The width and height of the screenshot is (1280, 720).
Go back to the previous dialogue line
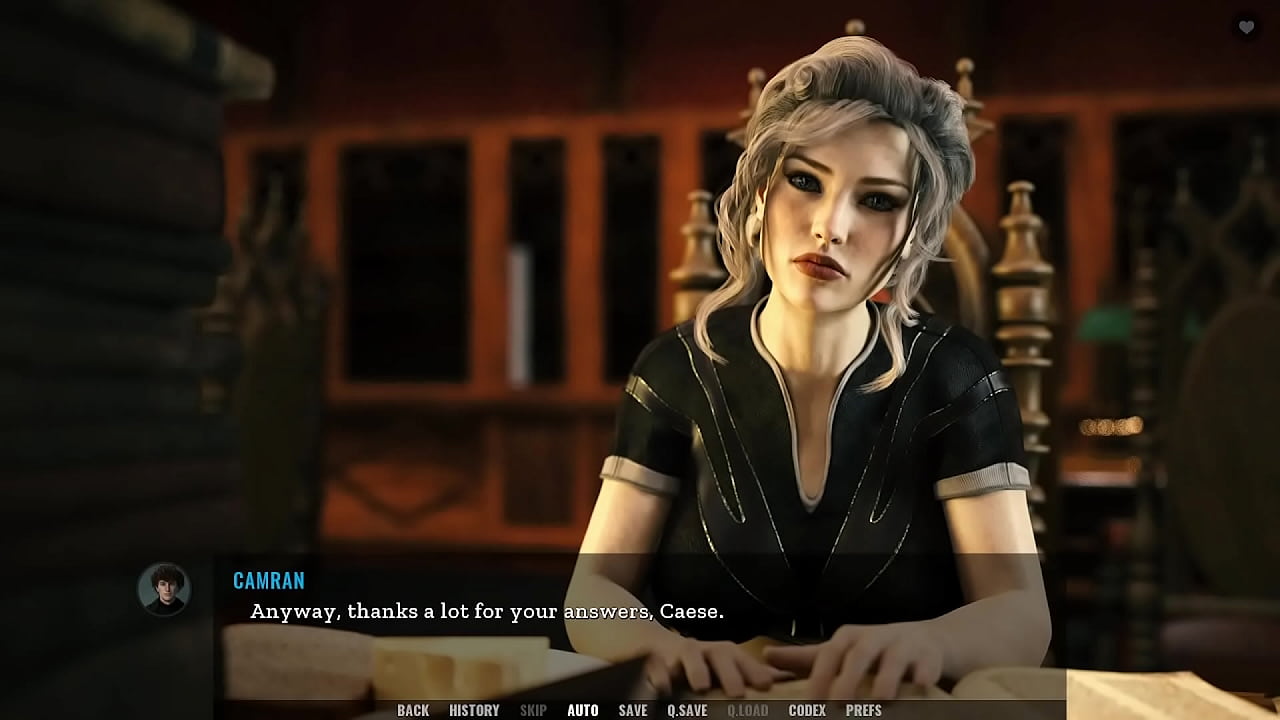tap(413, 710)
